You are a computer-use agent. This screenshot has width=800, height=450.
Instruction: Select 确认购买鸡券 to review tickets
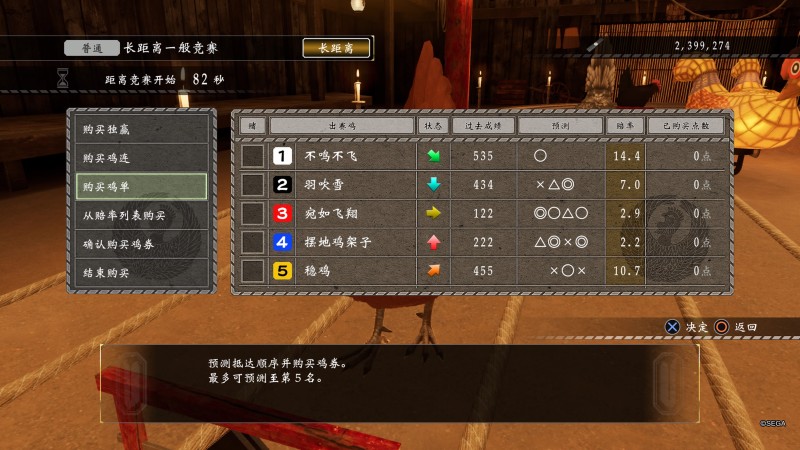pos(141,244)
